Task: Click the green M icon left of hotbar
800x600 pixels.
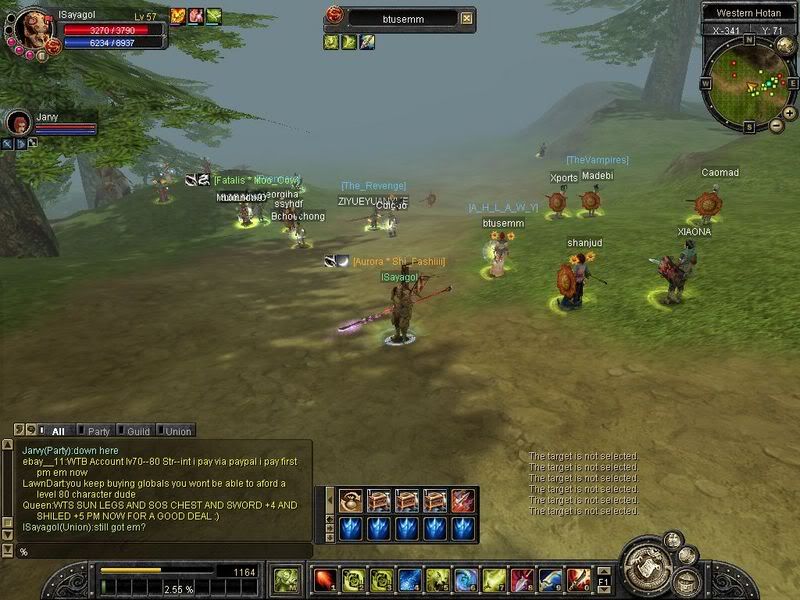Action: point(286,580)
